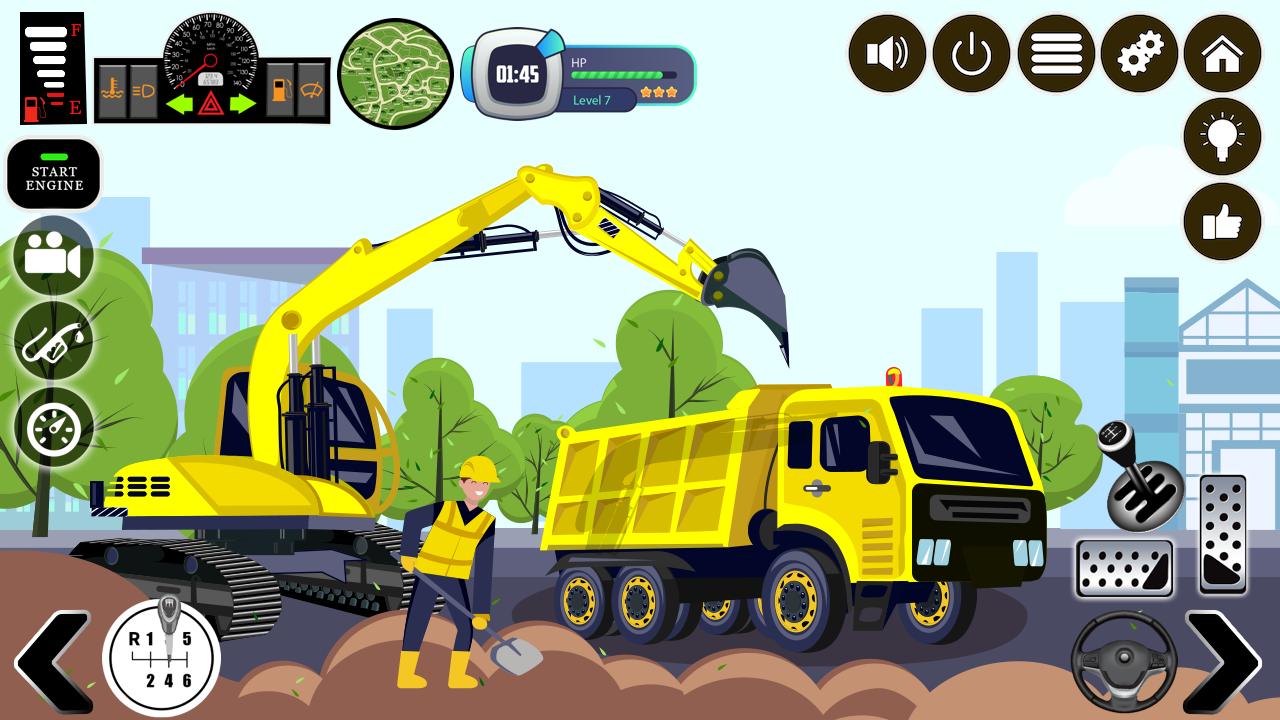Image resolution: width=1280 pixels, height=720 pixels.
Task: Steer right with the right arrow
Action: click(1222, 660)
